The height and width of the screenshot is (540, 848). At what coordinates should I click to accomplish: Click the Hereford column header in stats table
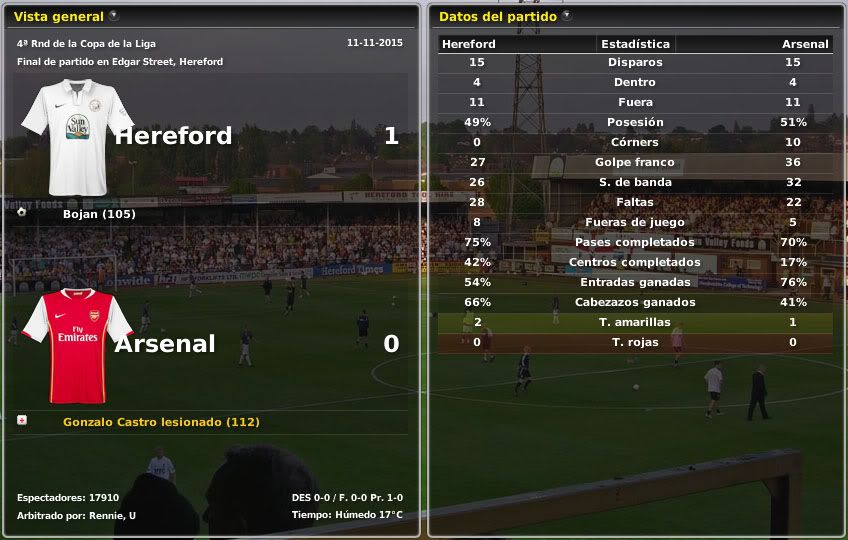[x=469, y=44]
